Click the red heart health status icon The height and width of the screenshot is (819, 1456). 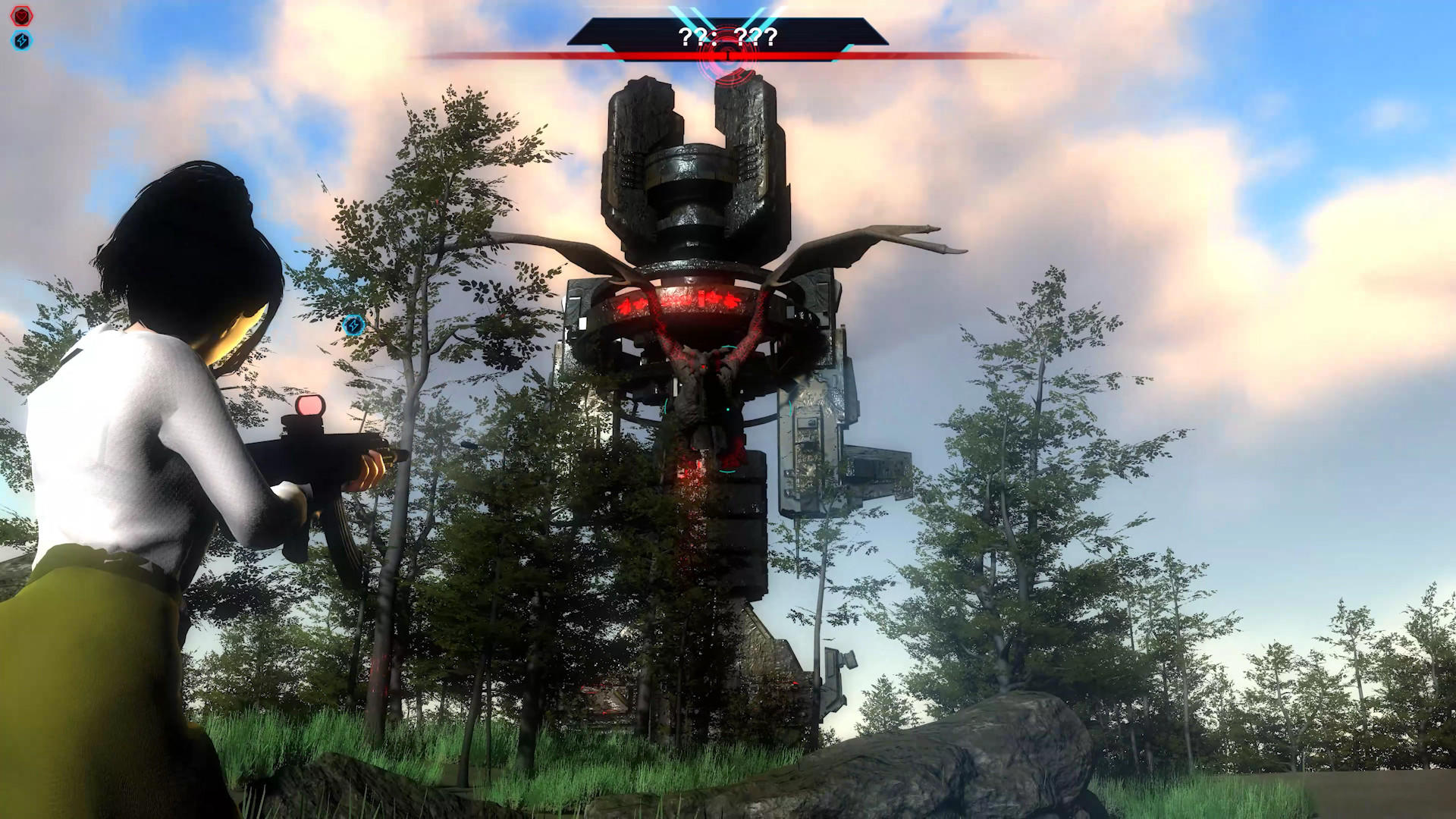point(20,14)
